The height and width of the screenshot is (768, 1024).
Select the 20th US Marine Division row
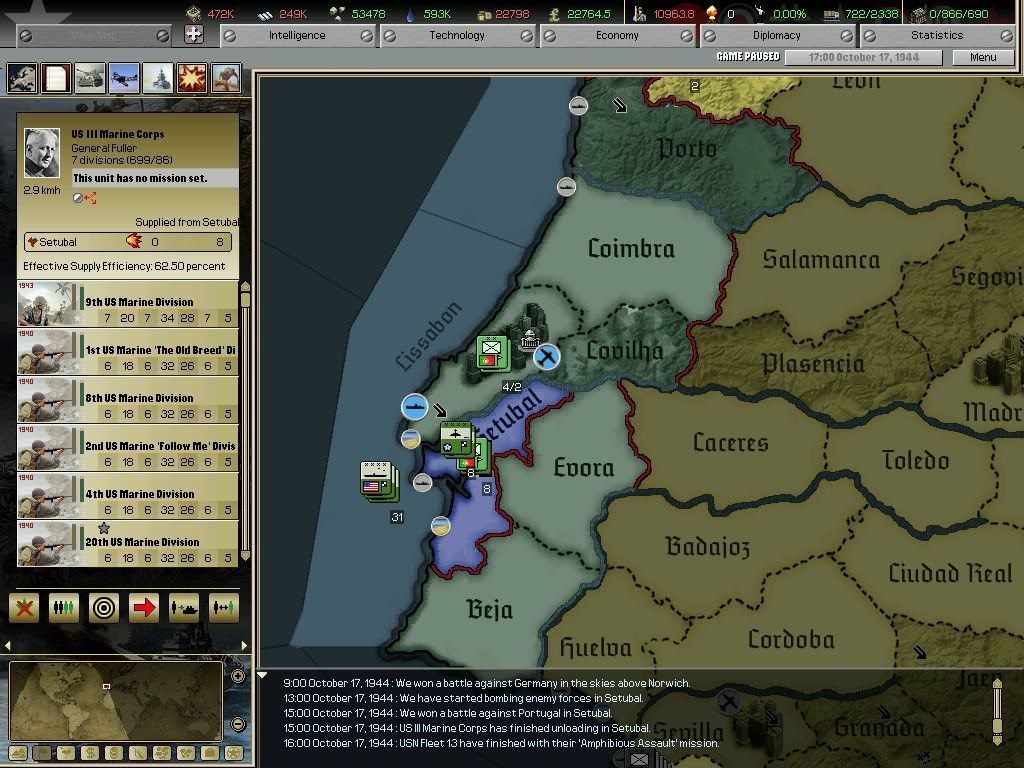128,545
